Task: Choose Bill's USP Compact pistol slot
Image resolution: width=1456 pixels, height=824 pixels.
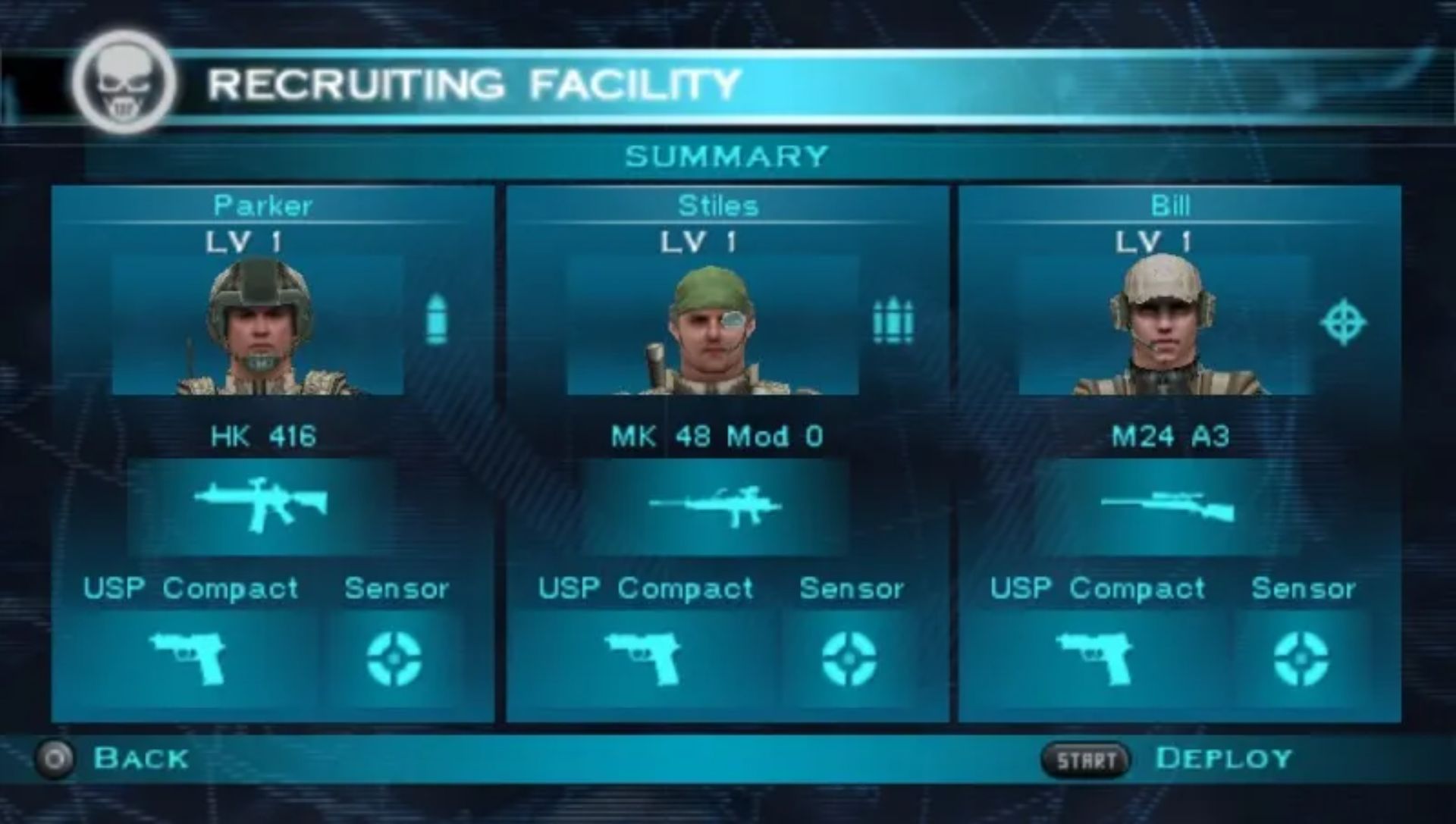Action: pos(1095,658)
